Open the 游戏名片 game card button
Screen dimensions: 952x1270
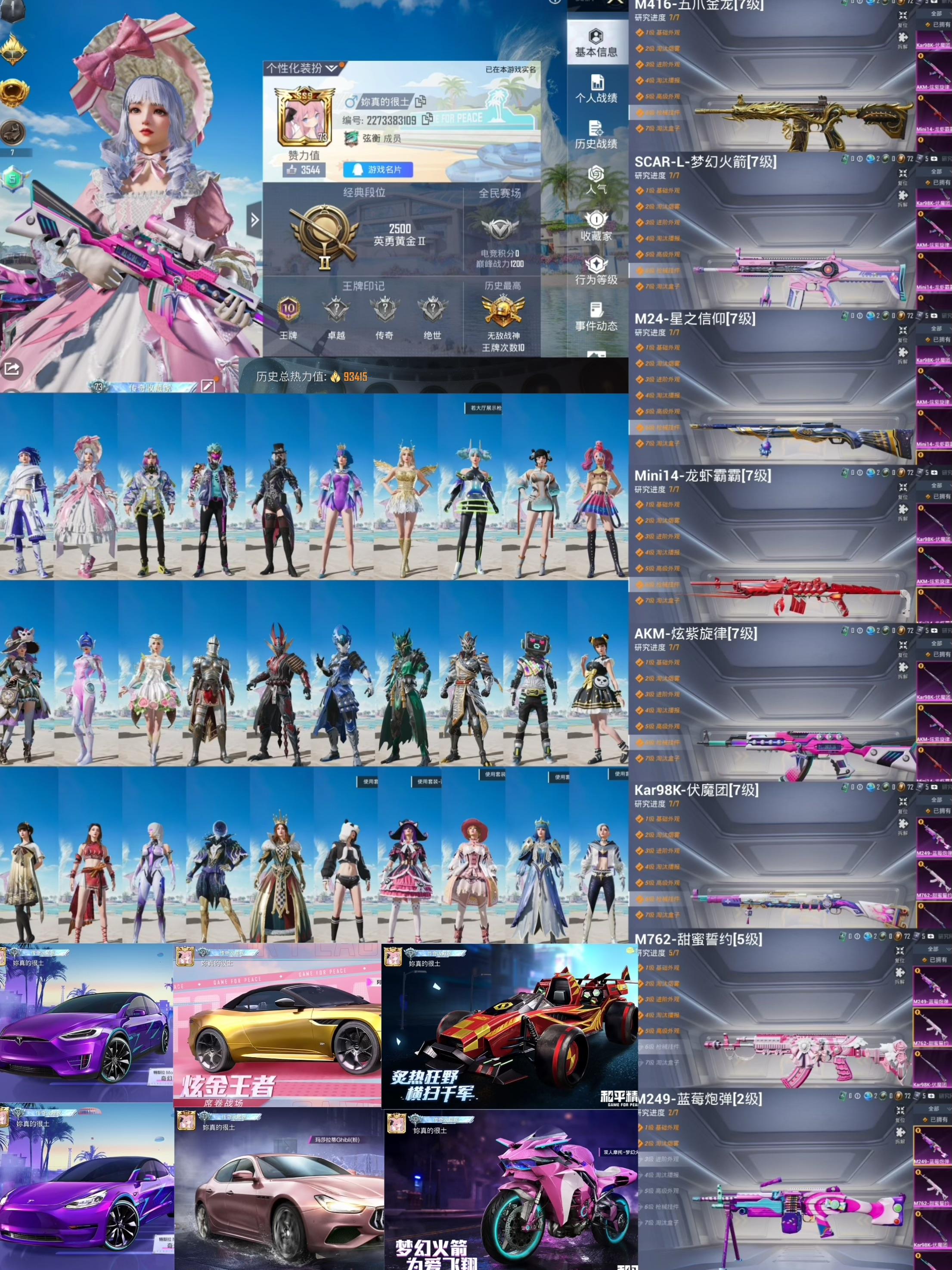[x=378, y=169]
